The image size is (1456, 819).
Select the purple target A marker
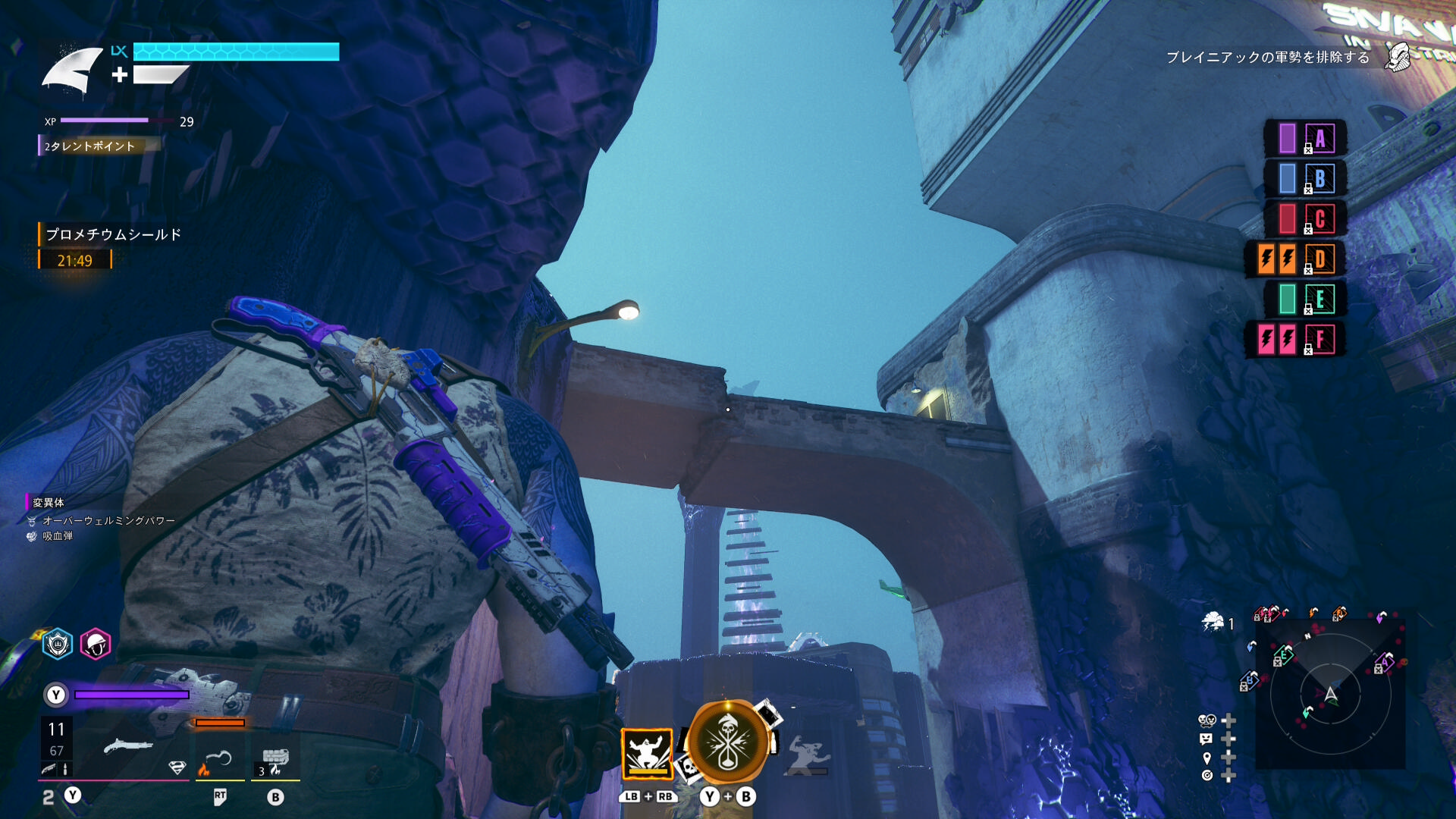(x=1306, y=138)
